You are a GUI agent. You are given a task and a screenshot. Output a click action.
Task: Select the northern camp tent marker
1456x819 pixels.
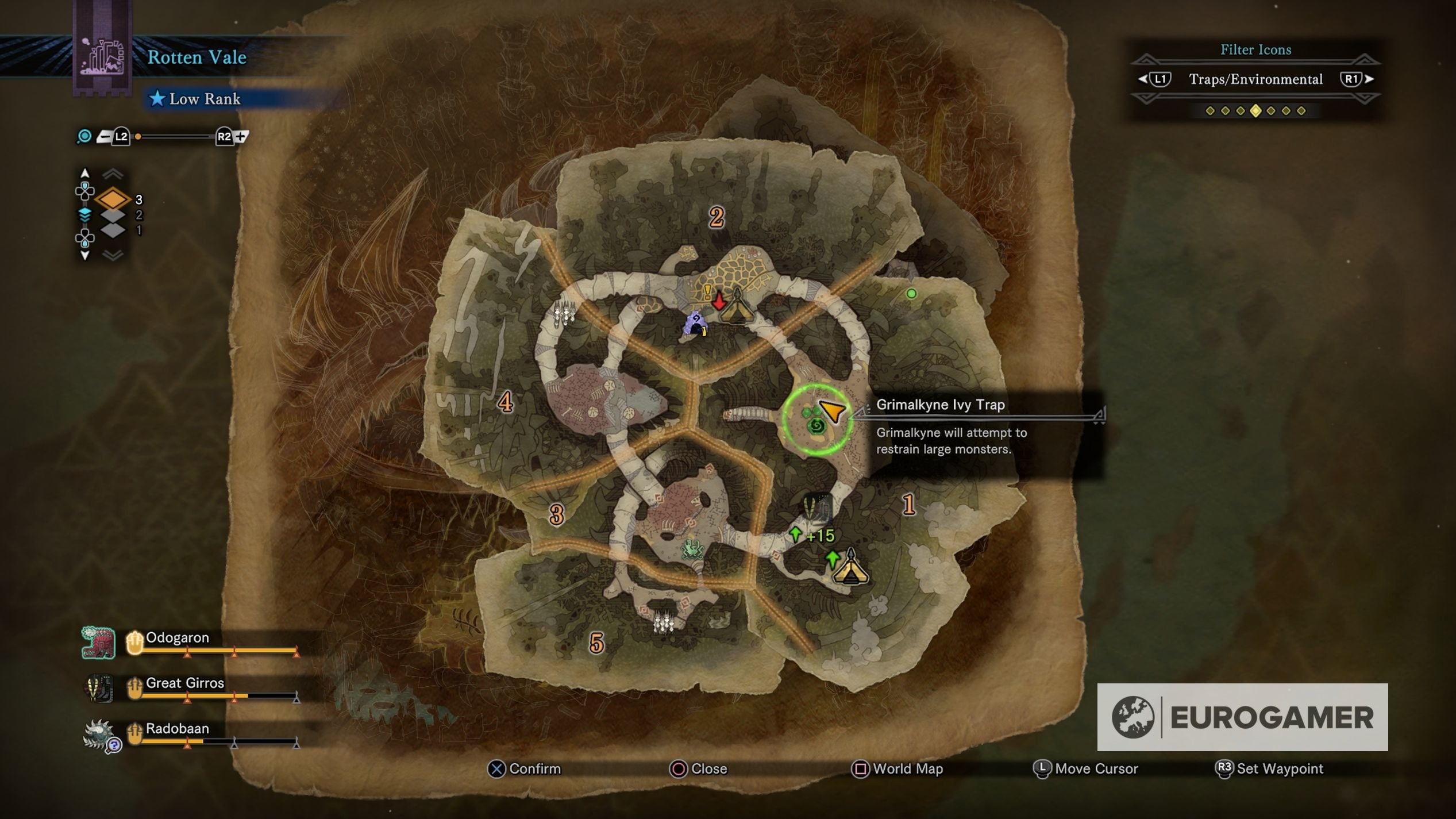click(x=737, y=307)
